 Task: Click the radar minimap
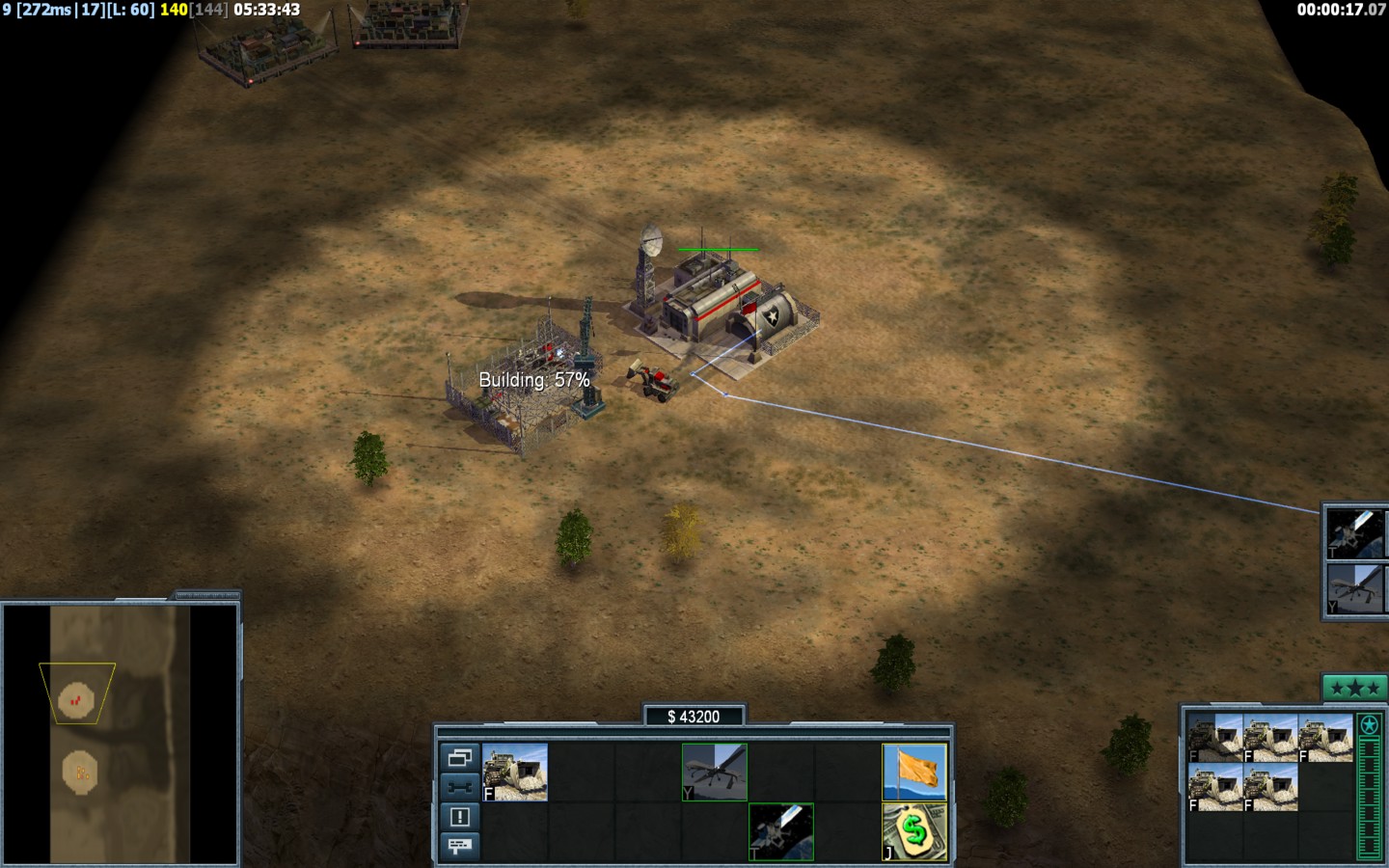pyautogui.click(x=121, y=733)
